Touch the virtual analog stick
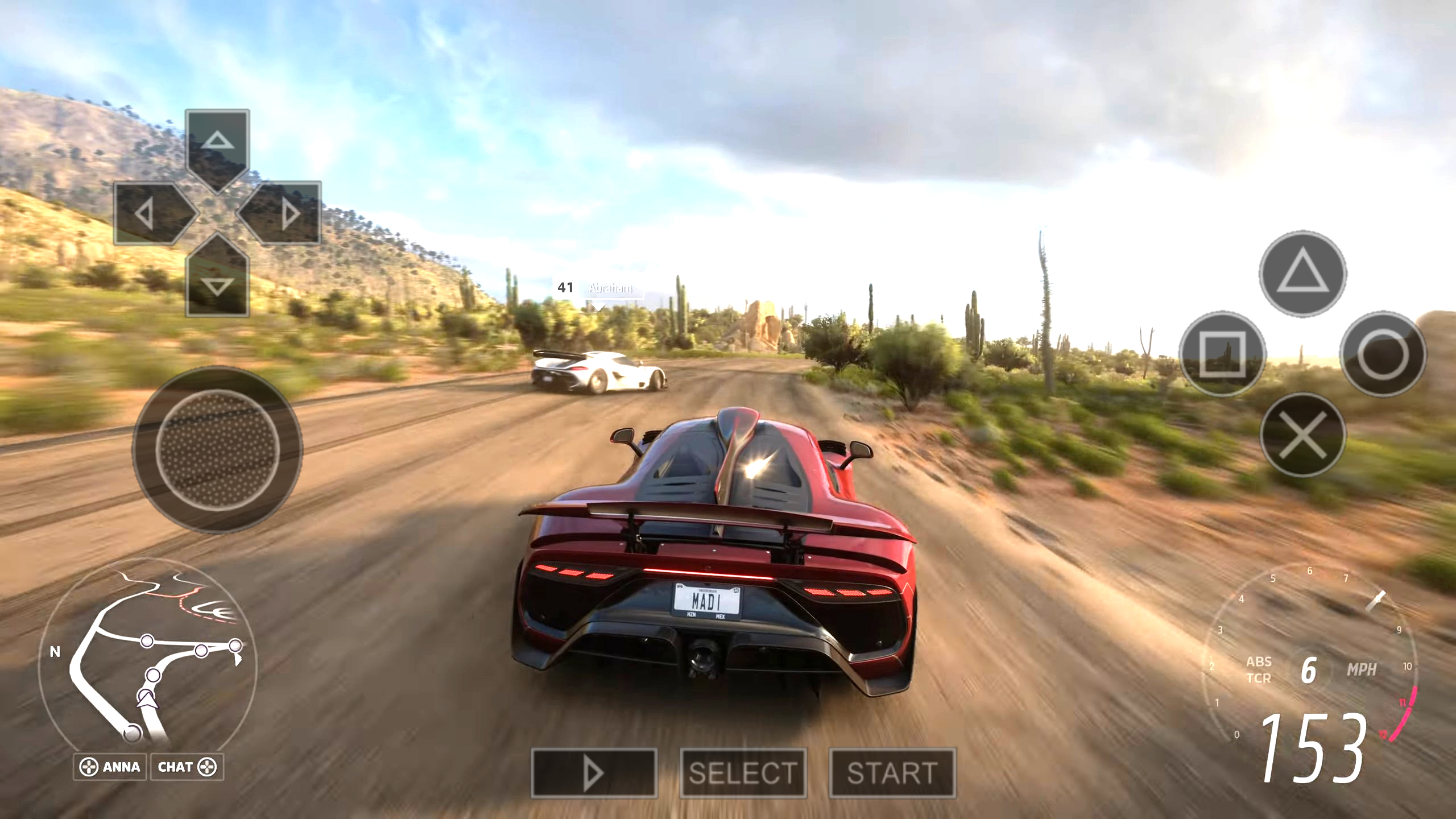 click(x=217, y=450)
